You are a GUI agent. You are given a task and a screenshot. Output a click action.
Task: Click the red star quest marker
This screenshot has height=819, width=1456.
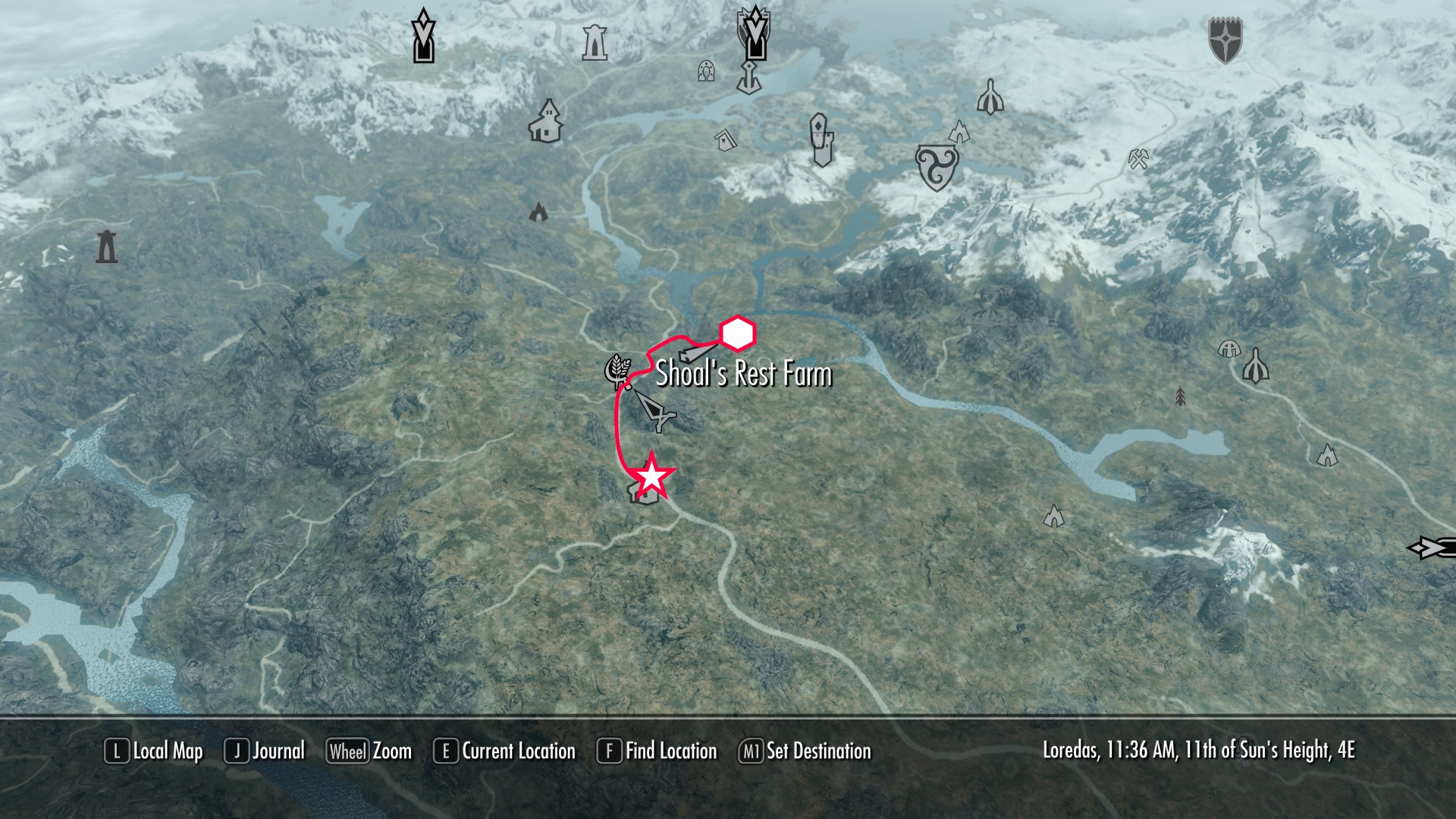click(x=652, y=477)
